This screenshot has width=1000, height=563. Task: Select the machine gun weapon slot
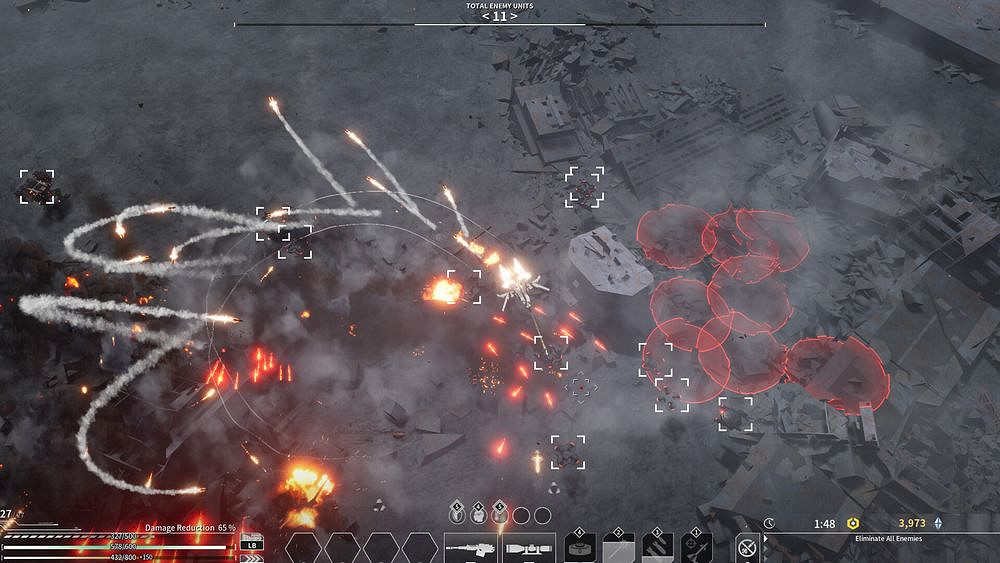[472, 548]
